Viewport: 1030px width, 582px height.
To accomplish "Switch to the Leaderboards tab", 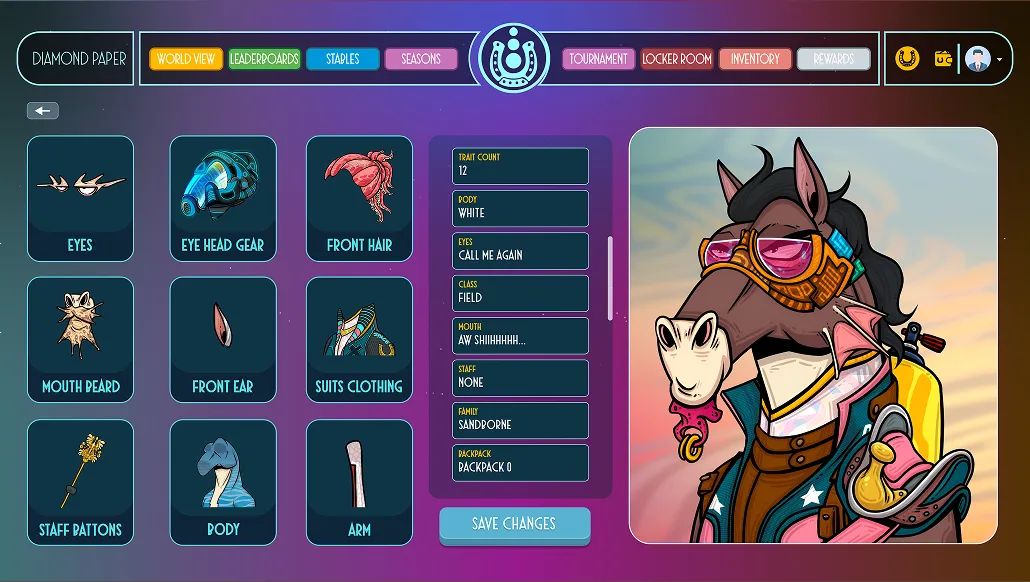I will click(264, 59).
